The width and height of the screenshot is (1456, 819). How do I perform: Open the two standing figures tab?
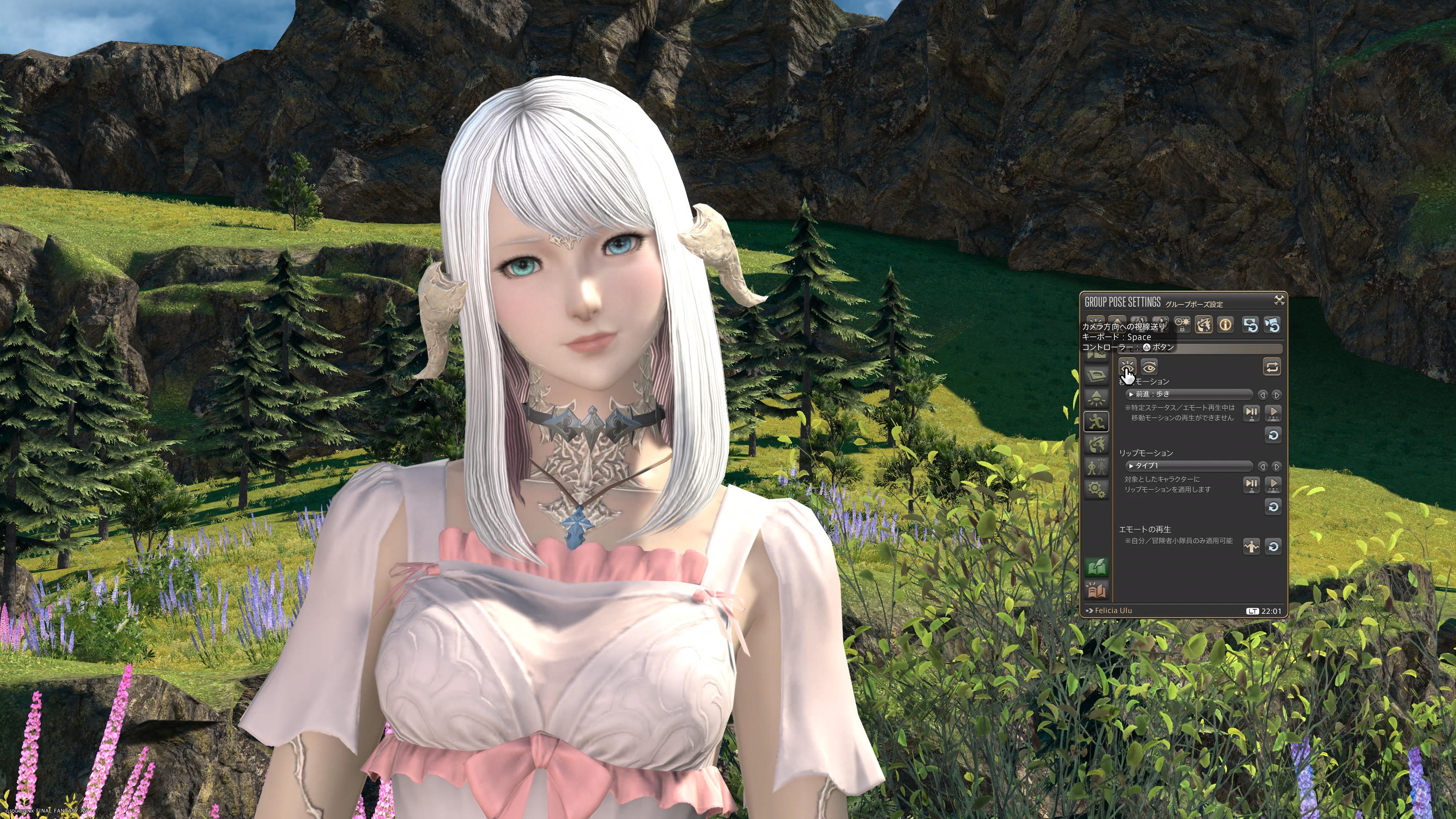pos(1097,467)
